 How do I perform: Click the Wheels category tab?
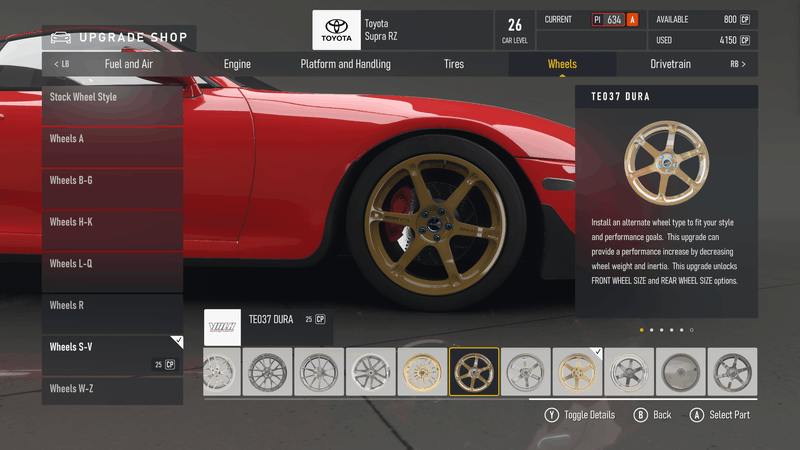[562, 64]
